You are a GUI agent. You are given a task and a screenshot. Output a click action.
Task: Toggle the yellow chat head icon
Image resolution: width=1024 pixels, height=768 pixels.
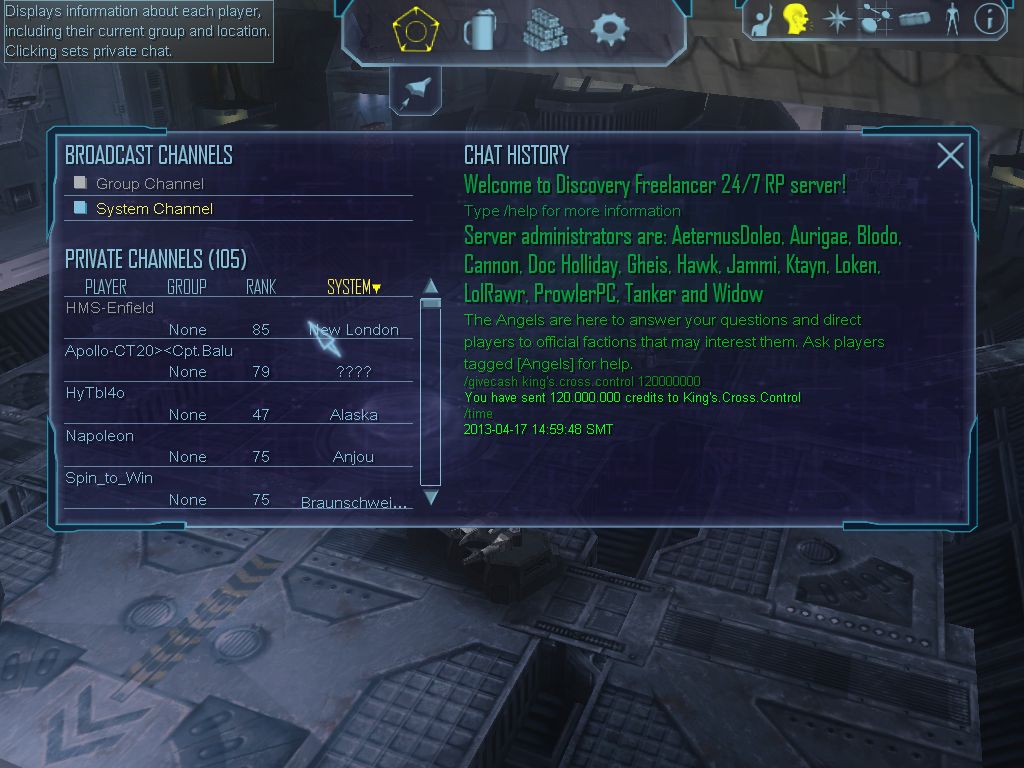(795, 19)
